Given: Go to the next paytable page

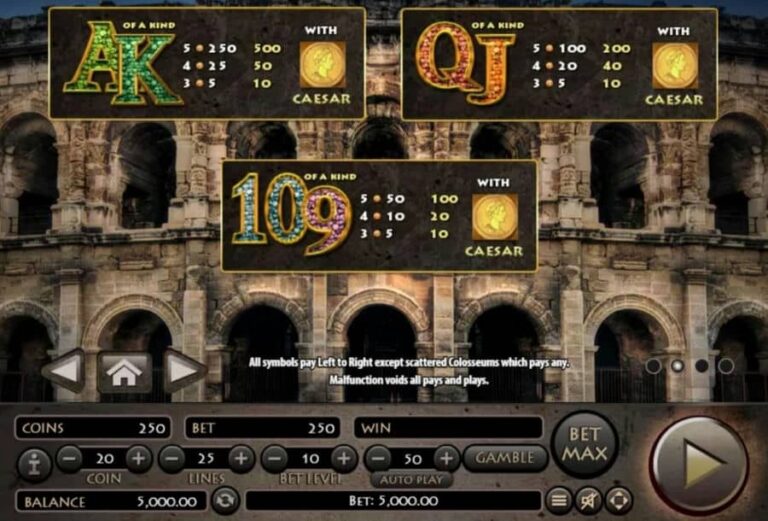Looking at the screenshot, I should click(185, 372).
